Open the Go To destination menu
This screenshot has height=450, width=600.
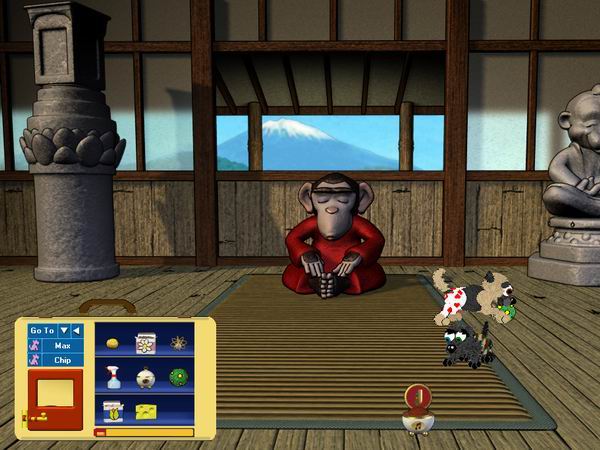point(64,330)
